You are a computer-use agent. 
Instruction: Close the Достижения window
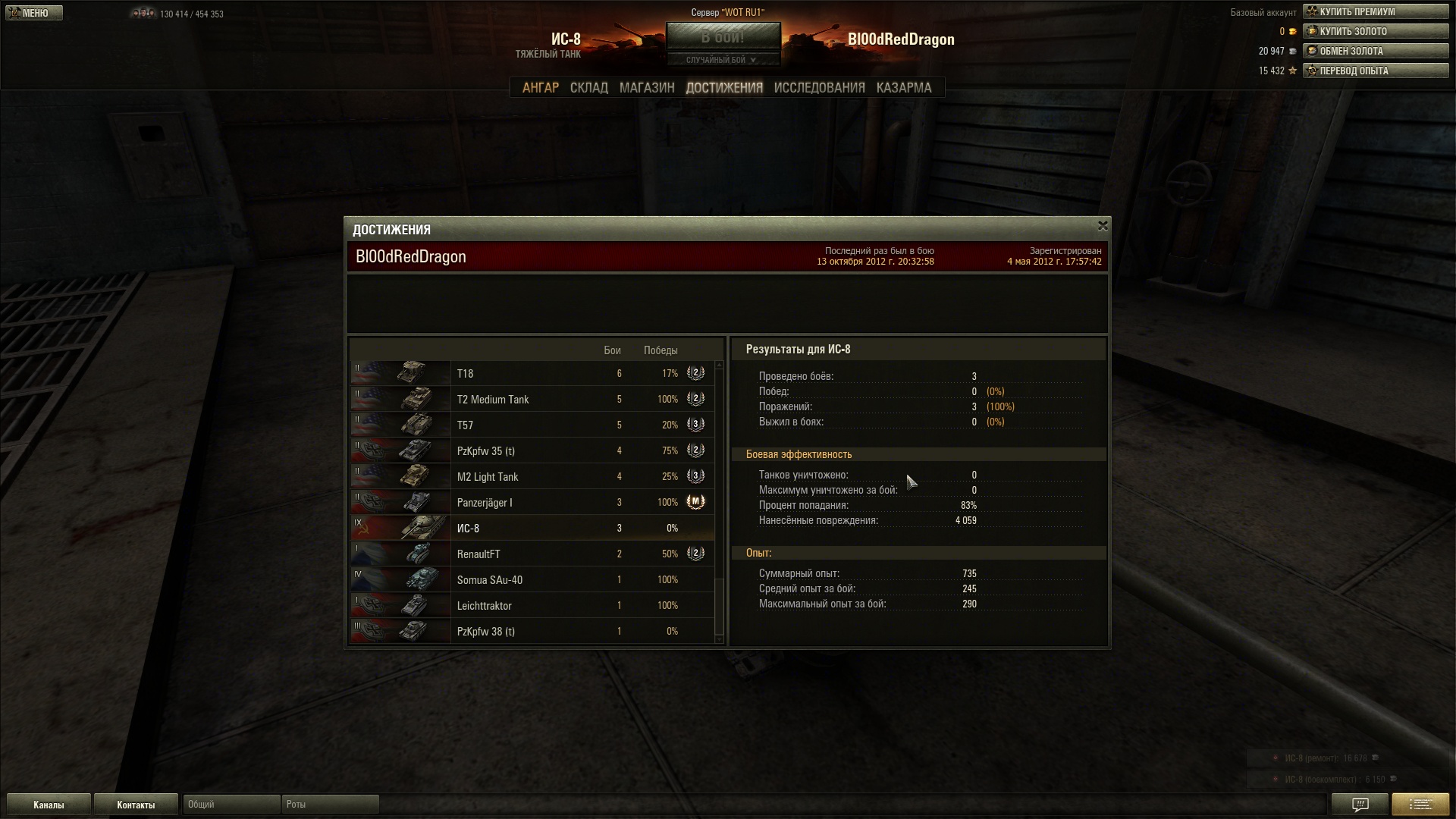click(1103, 226)
